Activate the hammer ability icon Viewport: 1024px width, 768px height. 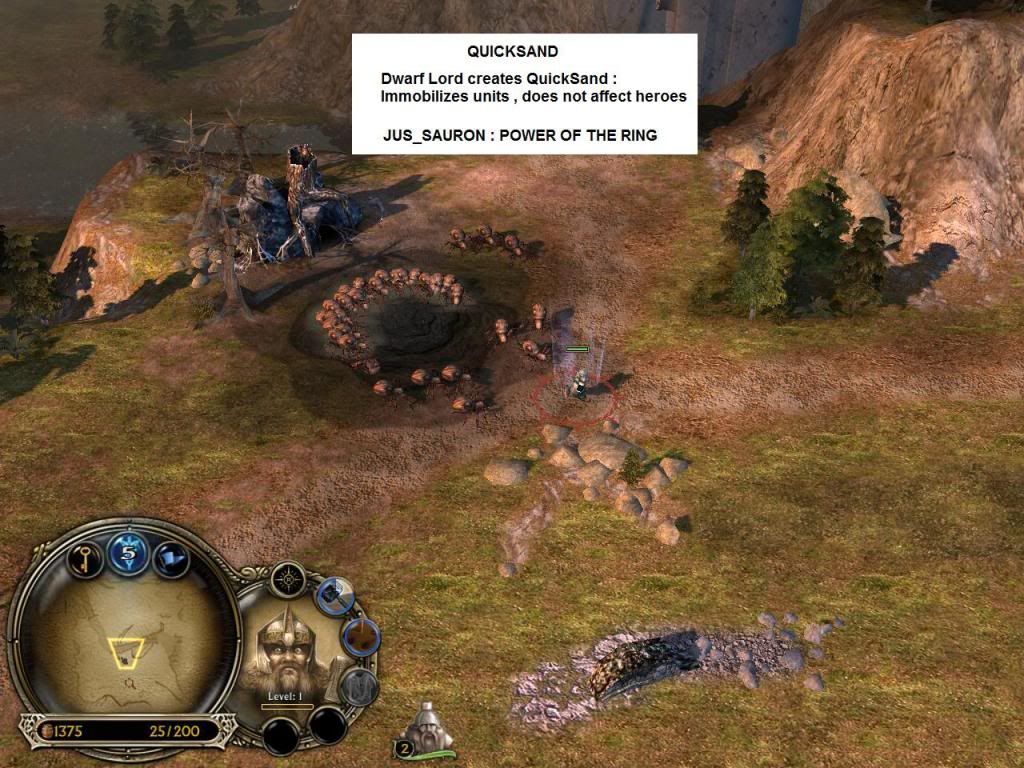[334, 595]
